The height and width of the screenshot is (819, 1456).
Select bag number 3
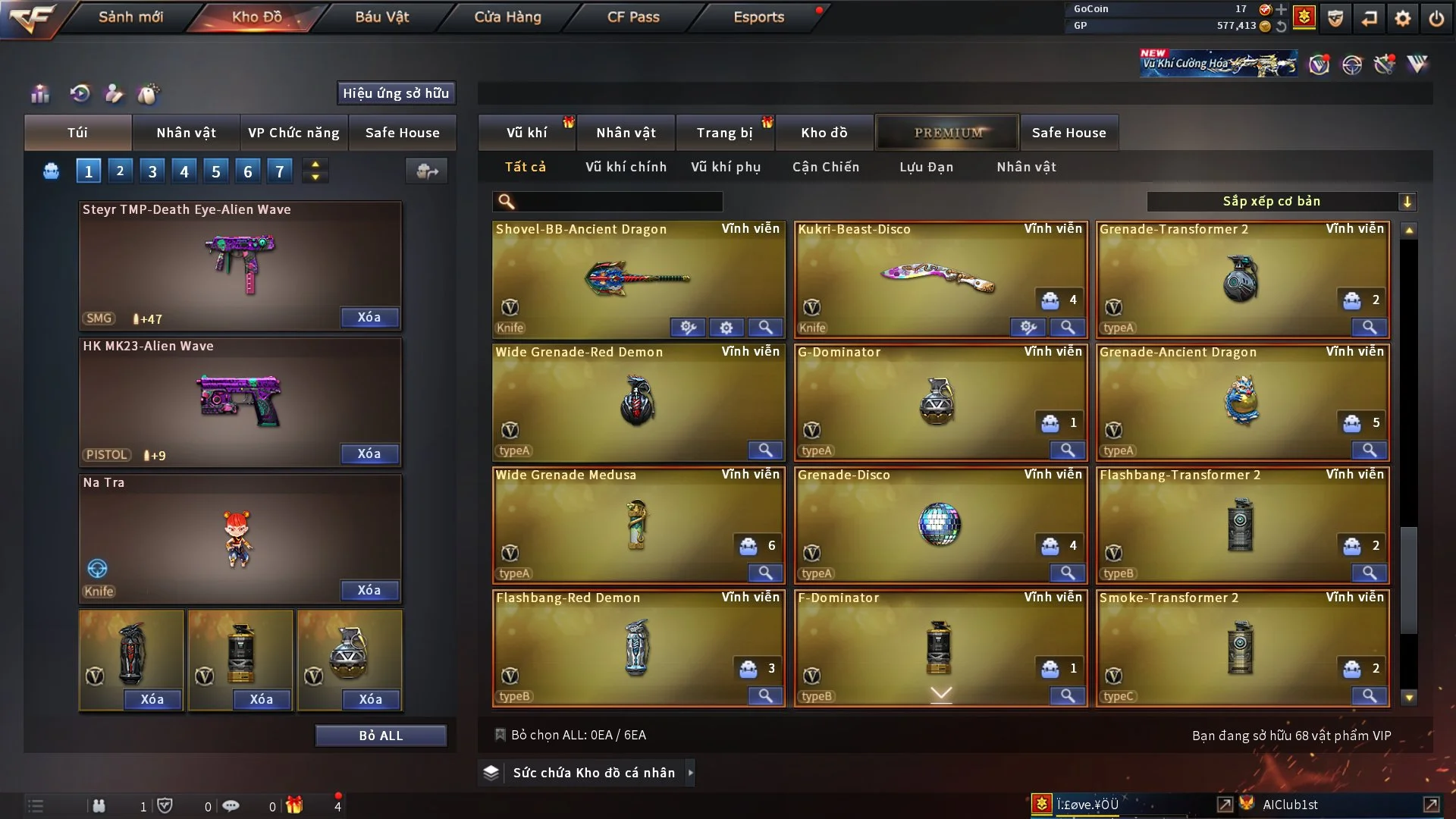152,171
